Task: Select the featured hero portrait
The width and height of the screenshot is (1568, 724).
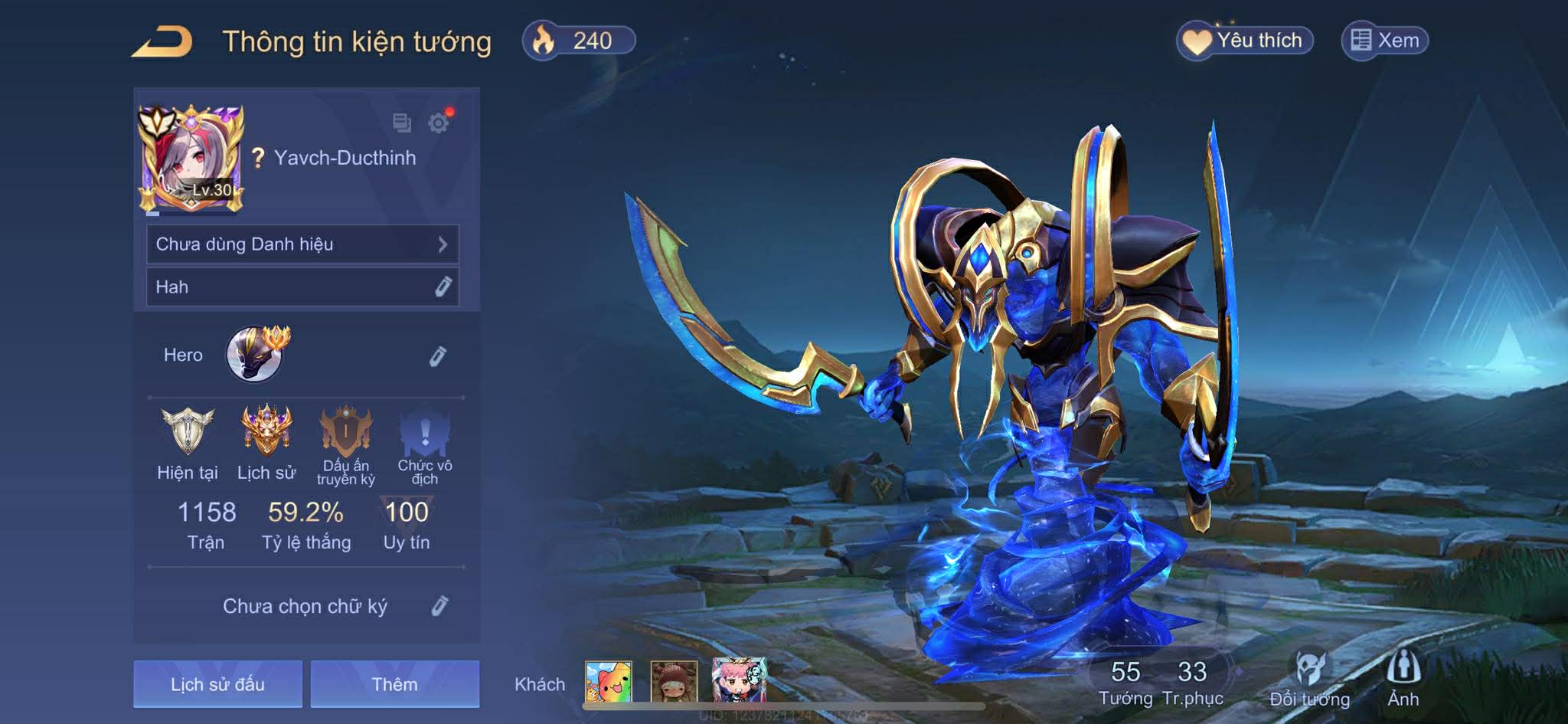Action: tap(254, 354)
